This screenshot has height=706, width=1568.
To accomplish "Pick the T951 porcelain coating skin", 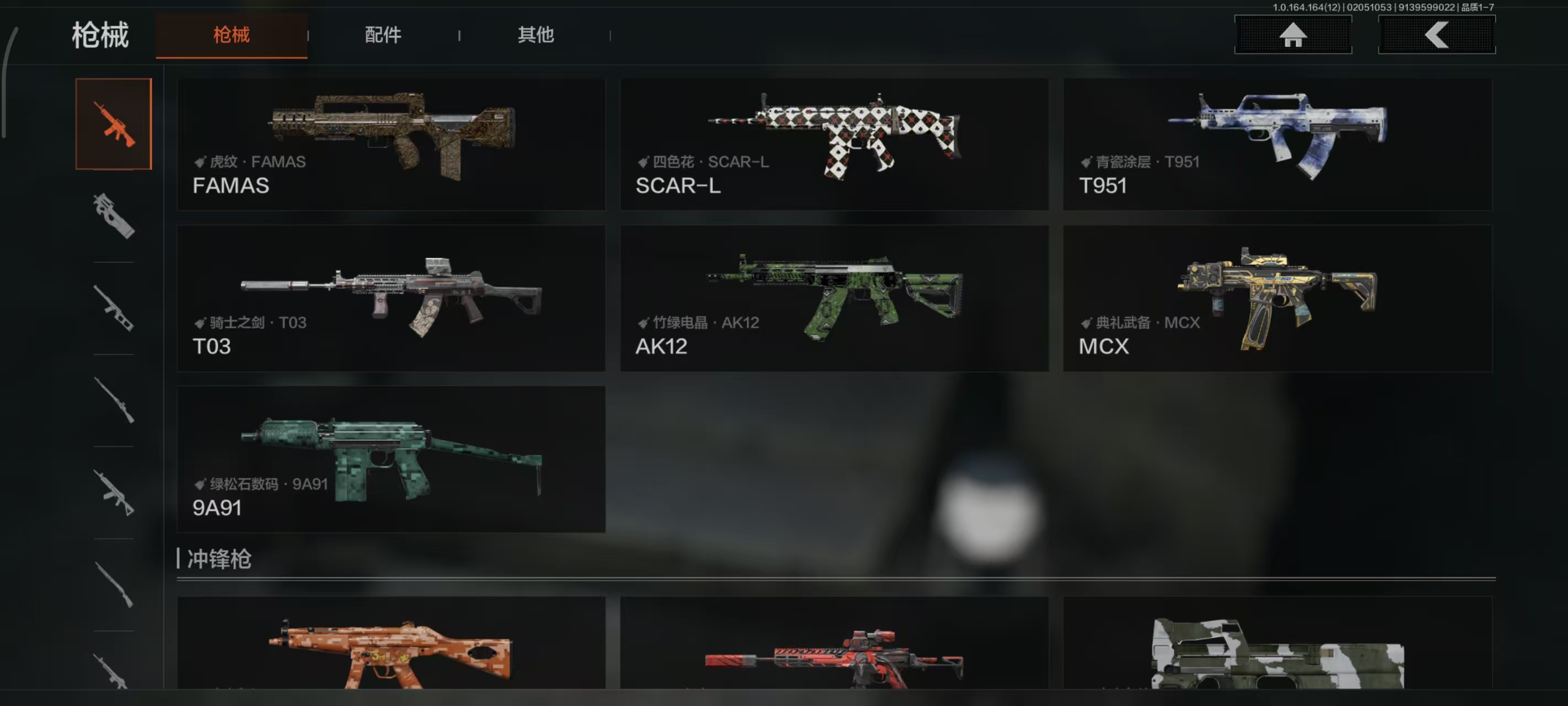I will (x=1277, y=145).
